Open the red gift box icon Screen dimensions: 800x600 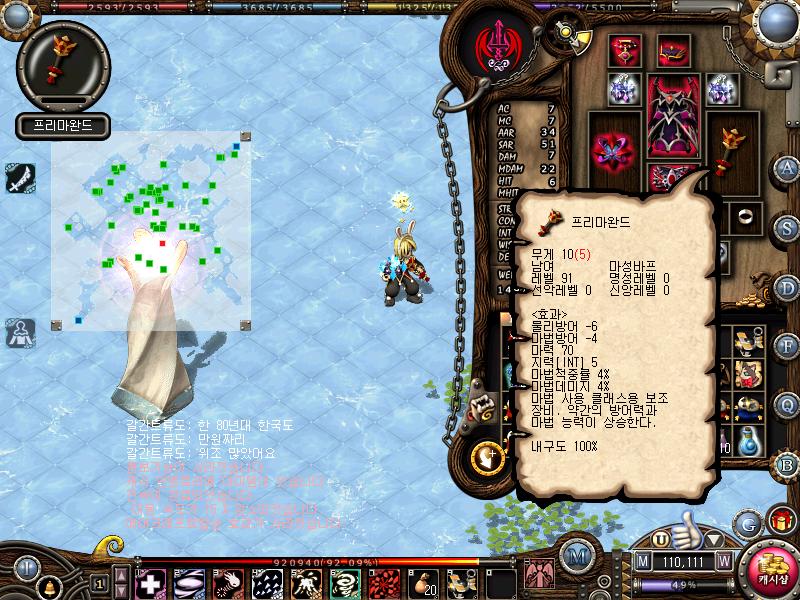point(779,521)
